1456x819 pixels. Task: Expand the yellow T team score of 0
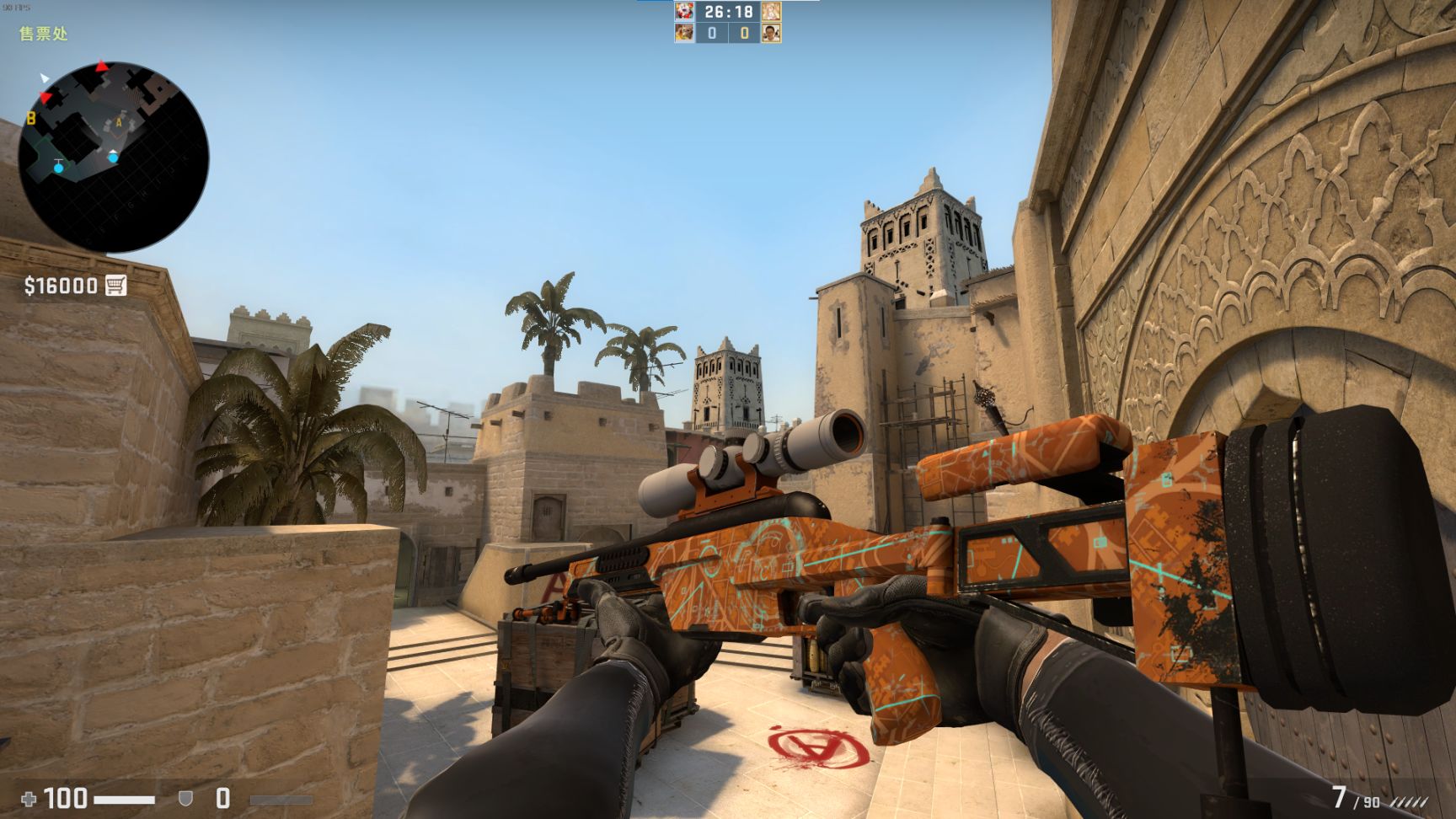tap(744, 34)
